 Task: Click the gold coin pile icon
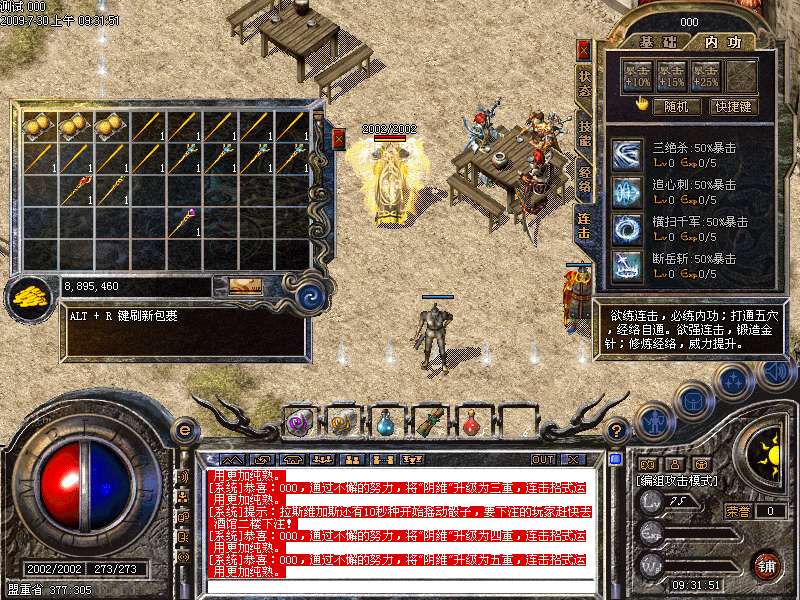coord(31,296)
